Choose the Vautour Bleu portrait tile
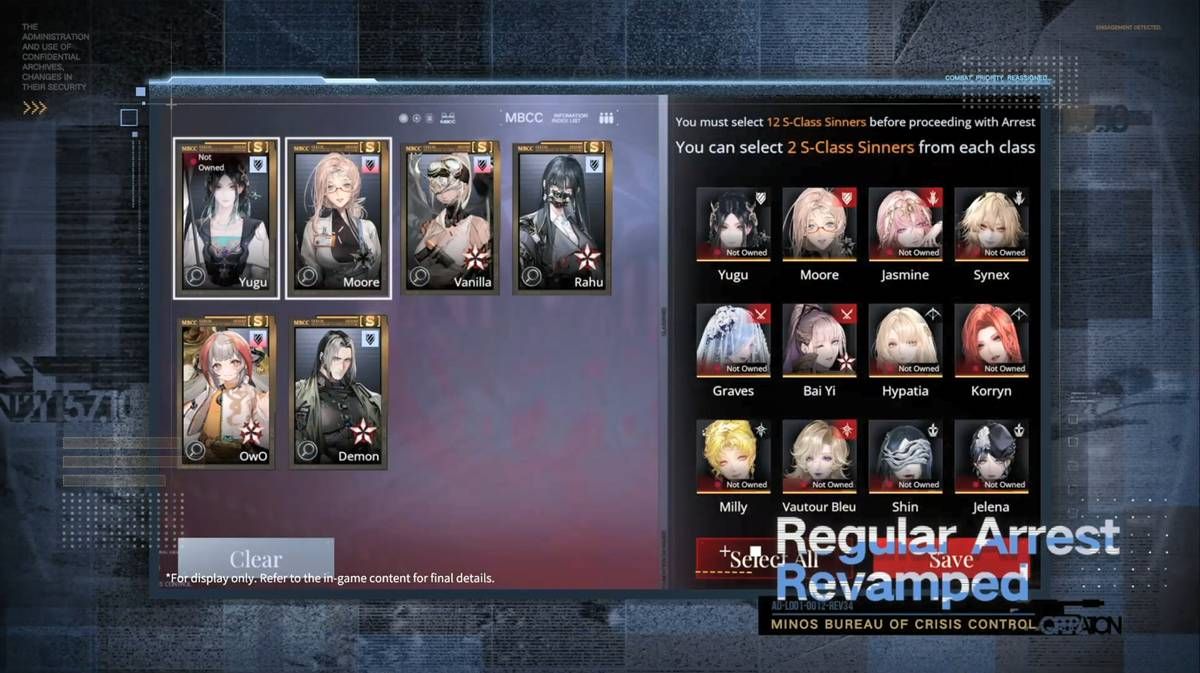The width and height of the screenshot is (1200, 673). click(x=820, y=455)
